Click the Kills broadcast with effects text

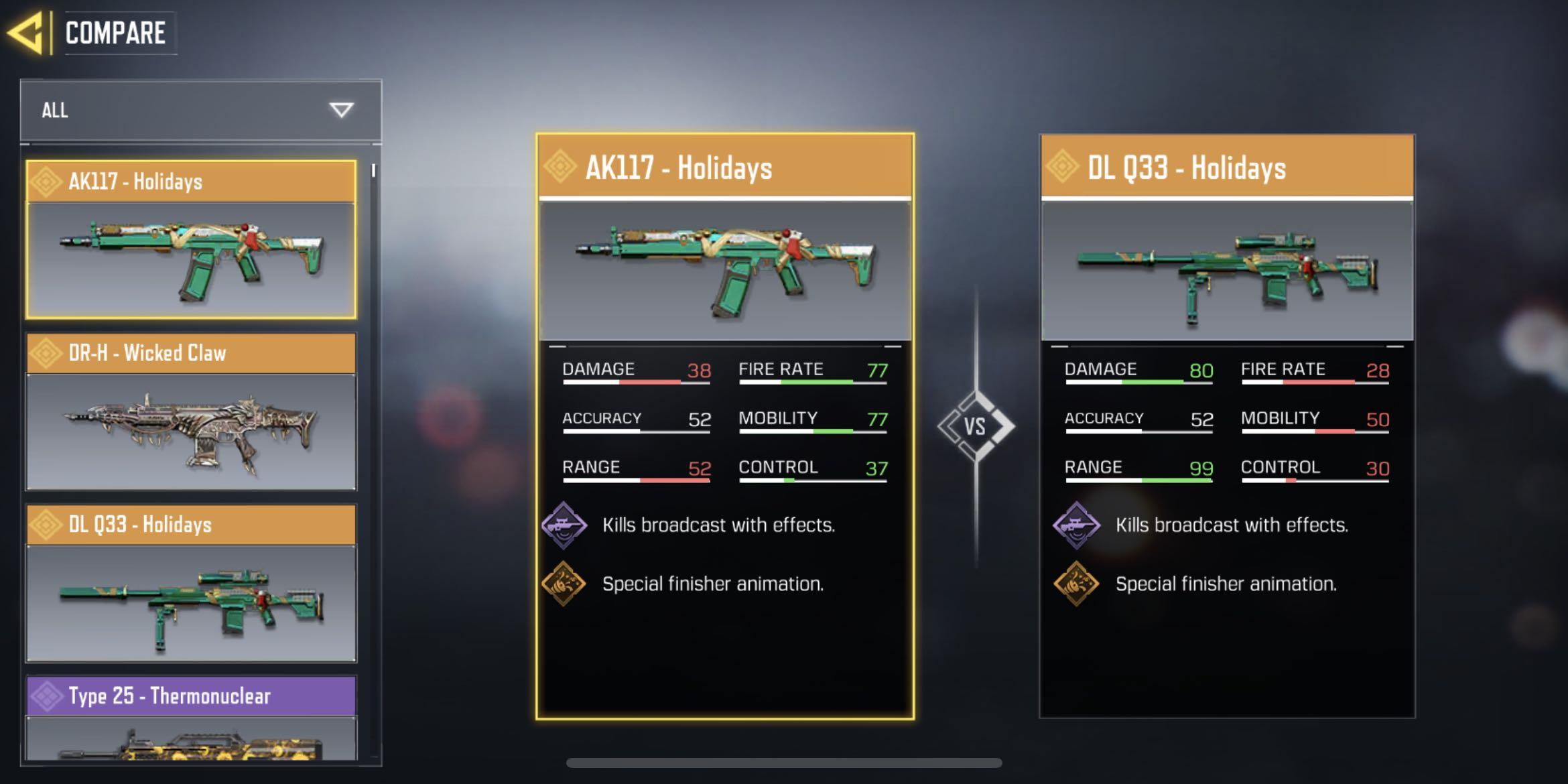point(719,525)
